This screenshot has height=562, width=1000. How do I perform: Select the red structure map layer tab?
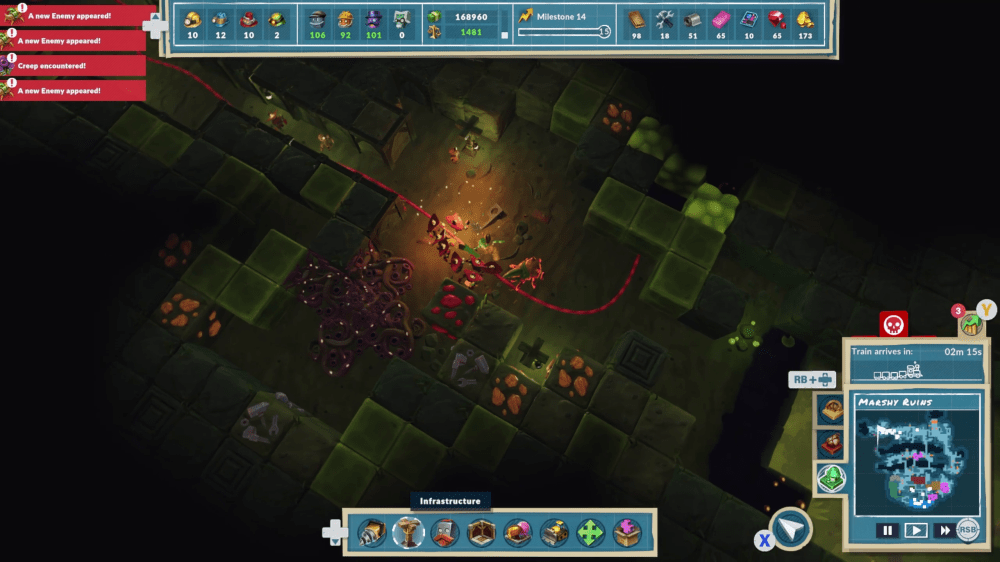click(x=831, y=445)
